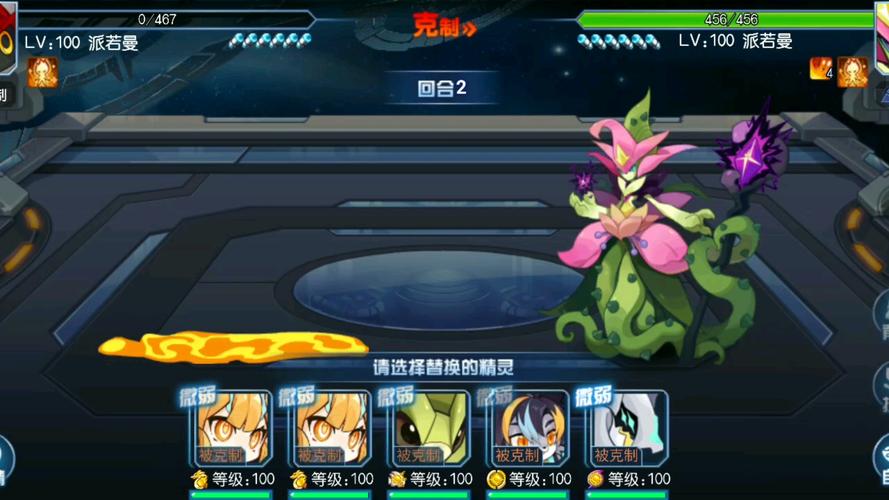Inspect the orange status icon marked 4

[821, 69]
